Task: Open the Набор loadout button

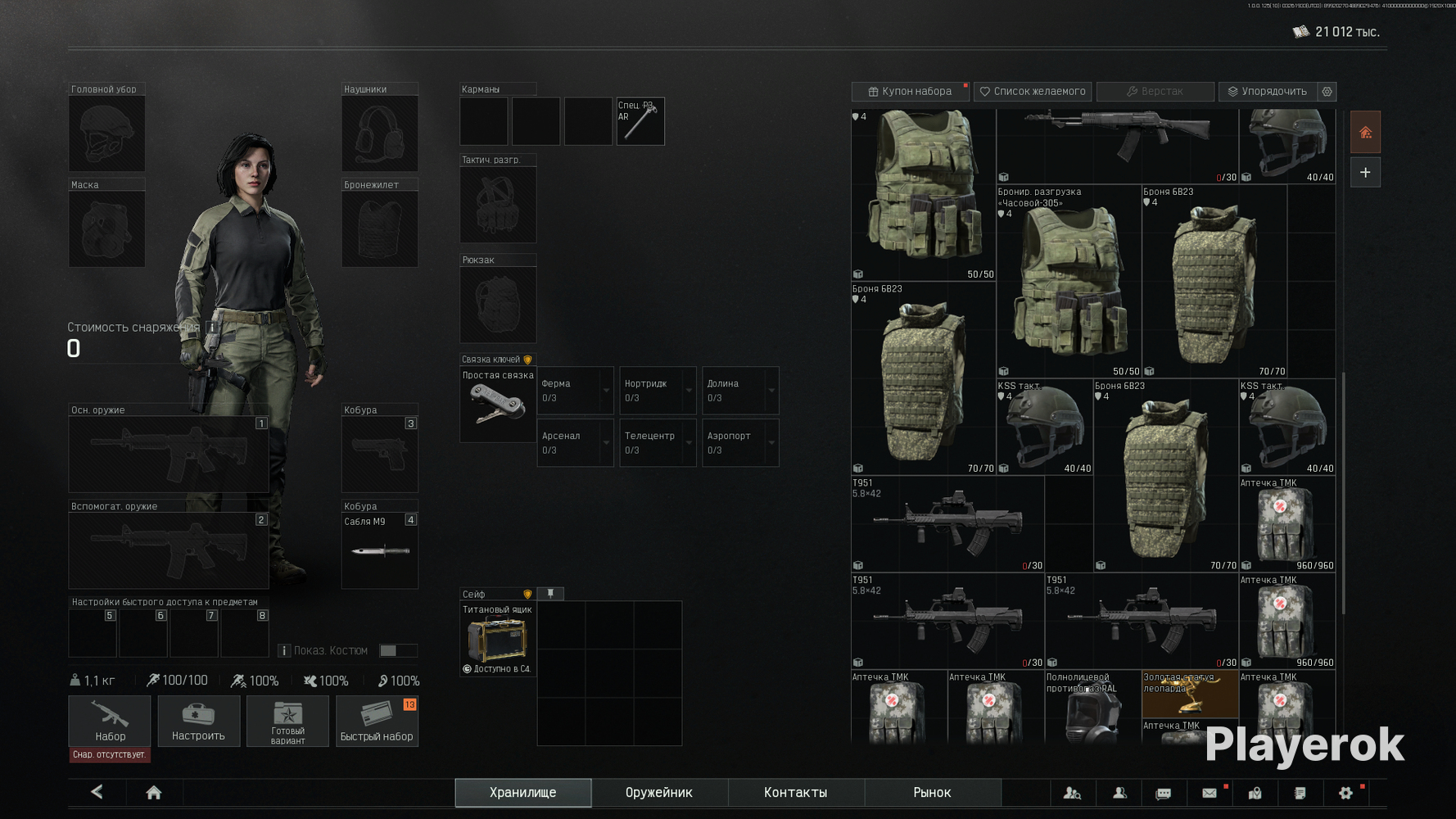Action: click(110, 721)
